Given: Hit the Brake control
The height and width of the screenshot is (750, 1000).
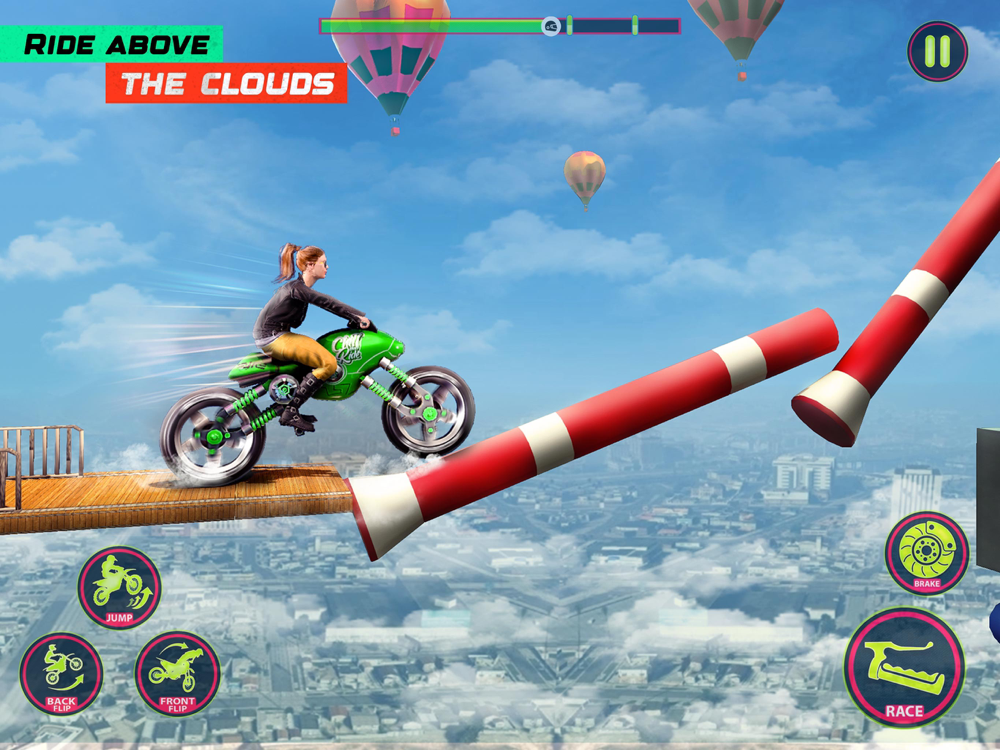Looking at the screenshot, I should coord(926,553).
